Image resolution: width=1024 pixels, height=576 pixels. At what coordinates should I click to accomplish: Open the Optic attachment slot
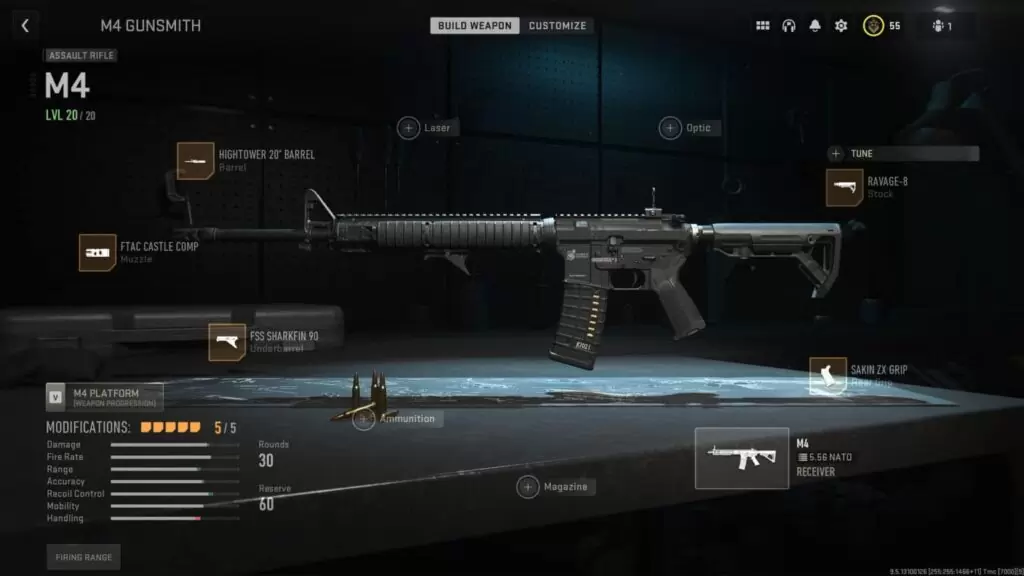click(670, 128)
